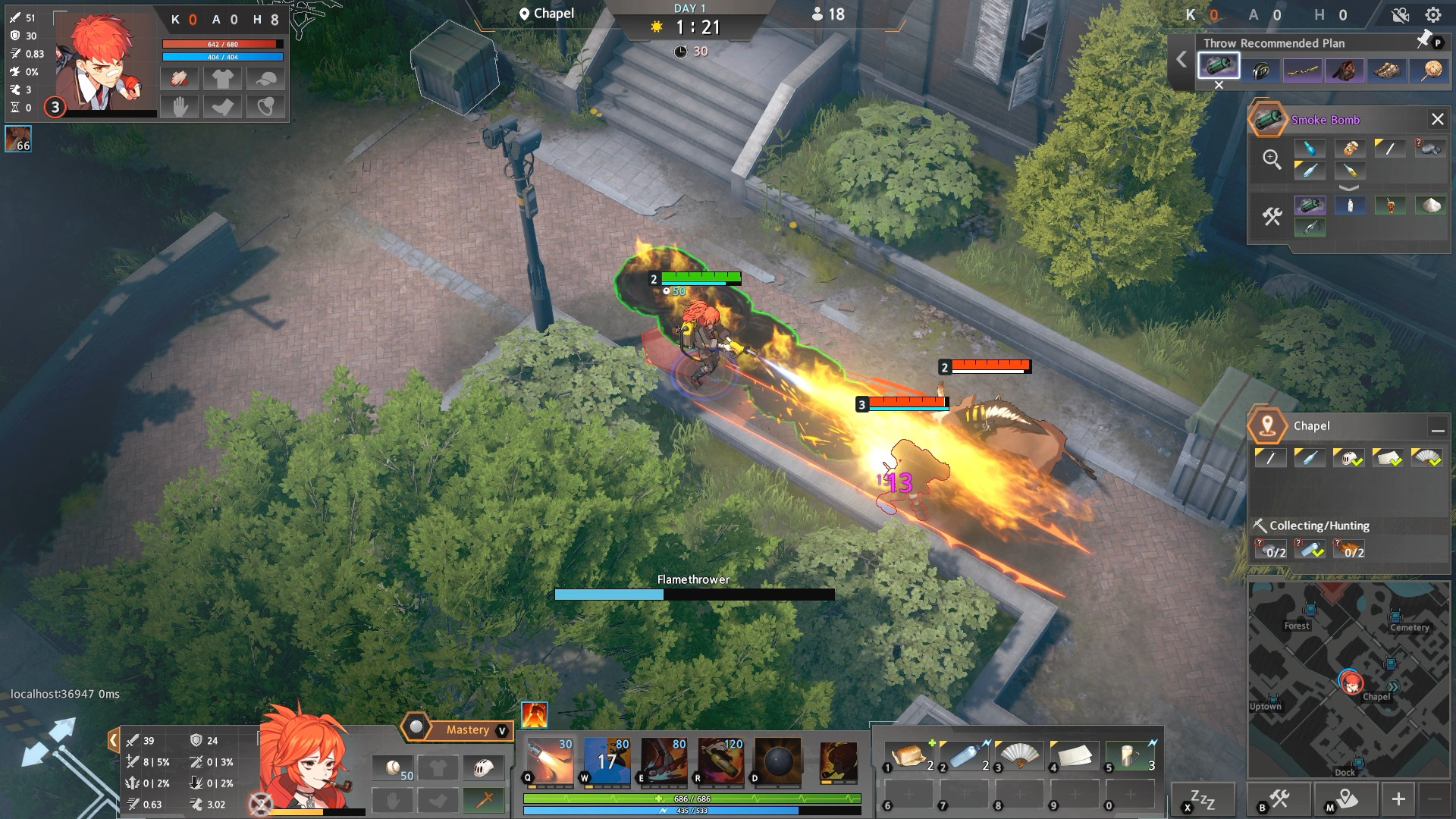Collapse the recommended plan panel with the arrow
Viewport: 1456px width, 819px height.
click(x=1181, y=59)
